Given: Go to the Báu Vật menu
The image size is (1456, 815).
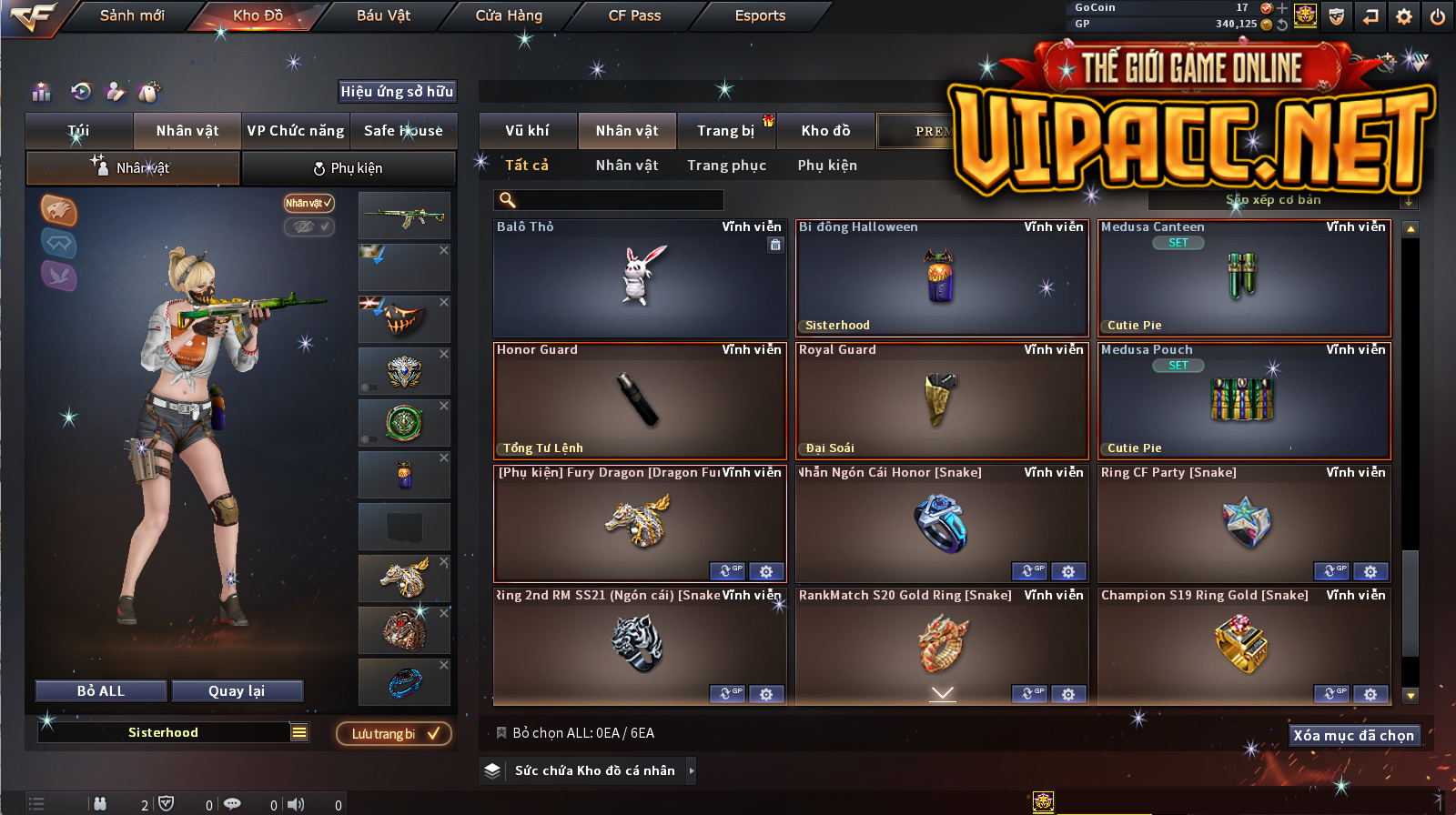Looking at the screenshot, I should tap(383, 15).
